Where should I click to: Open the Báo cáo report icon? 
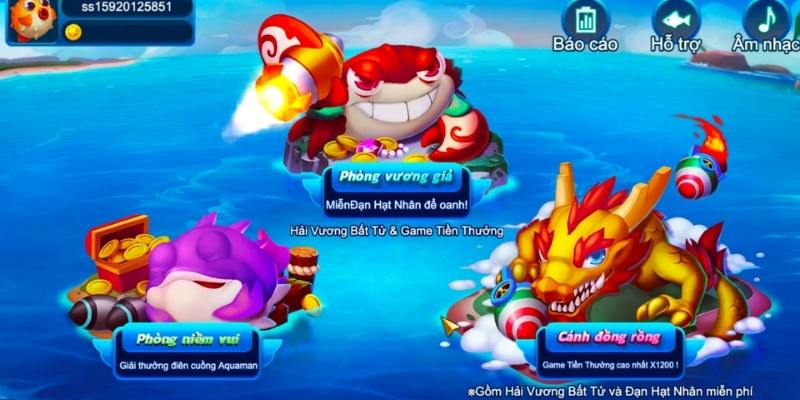point(586,20)
